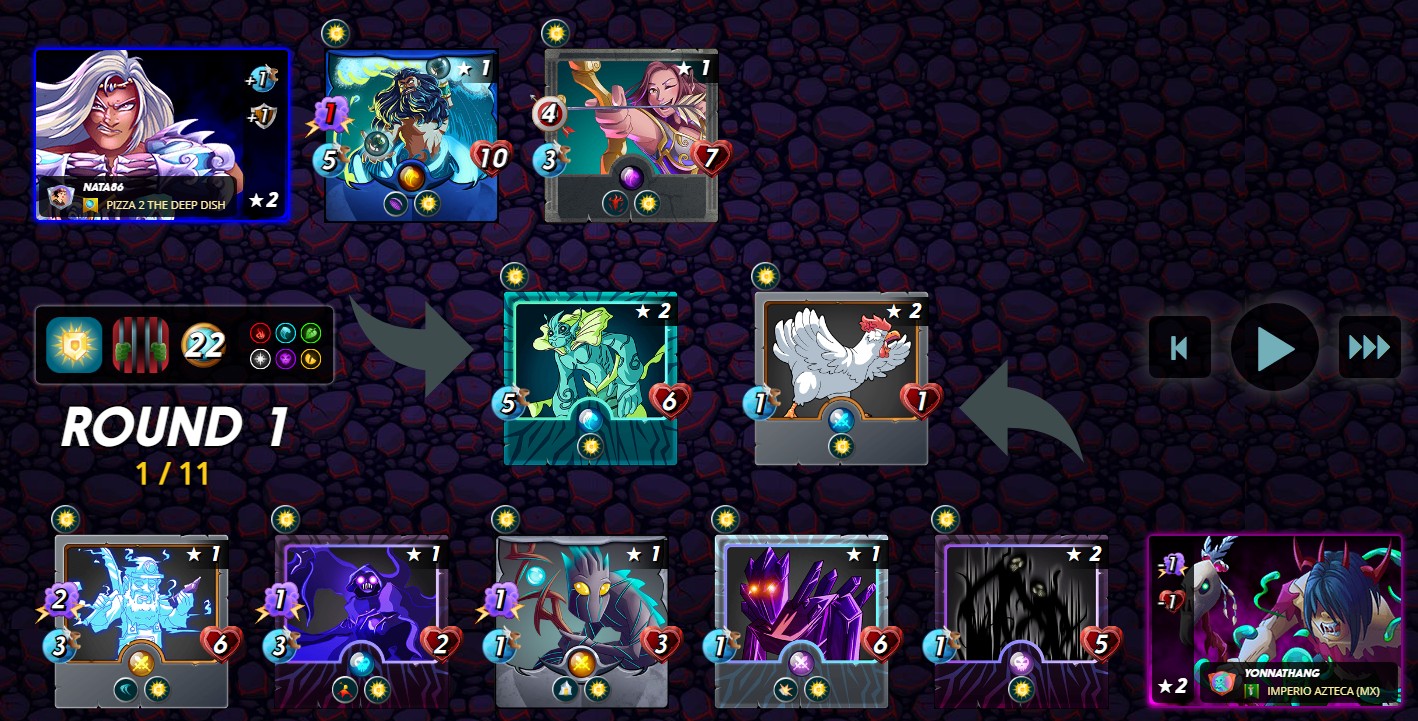
Task: Click the Holy Protection ruleset icon
Action: click(72, 345)
